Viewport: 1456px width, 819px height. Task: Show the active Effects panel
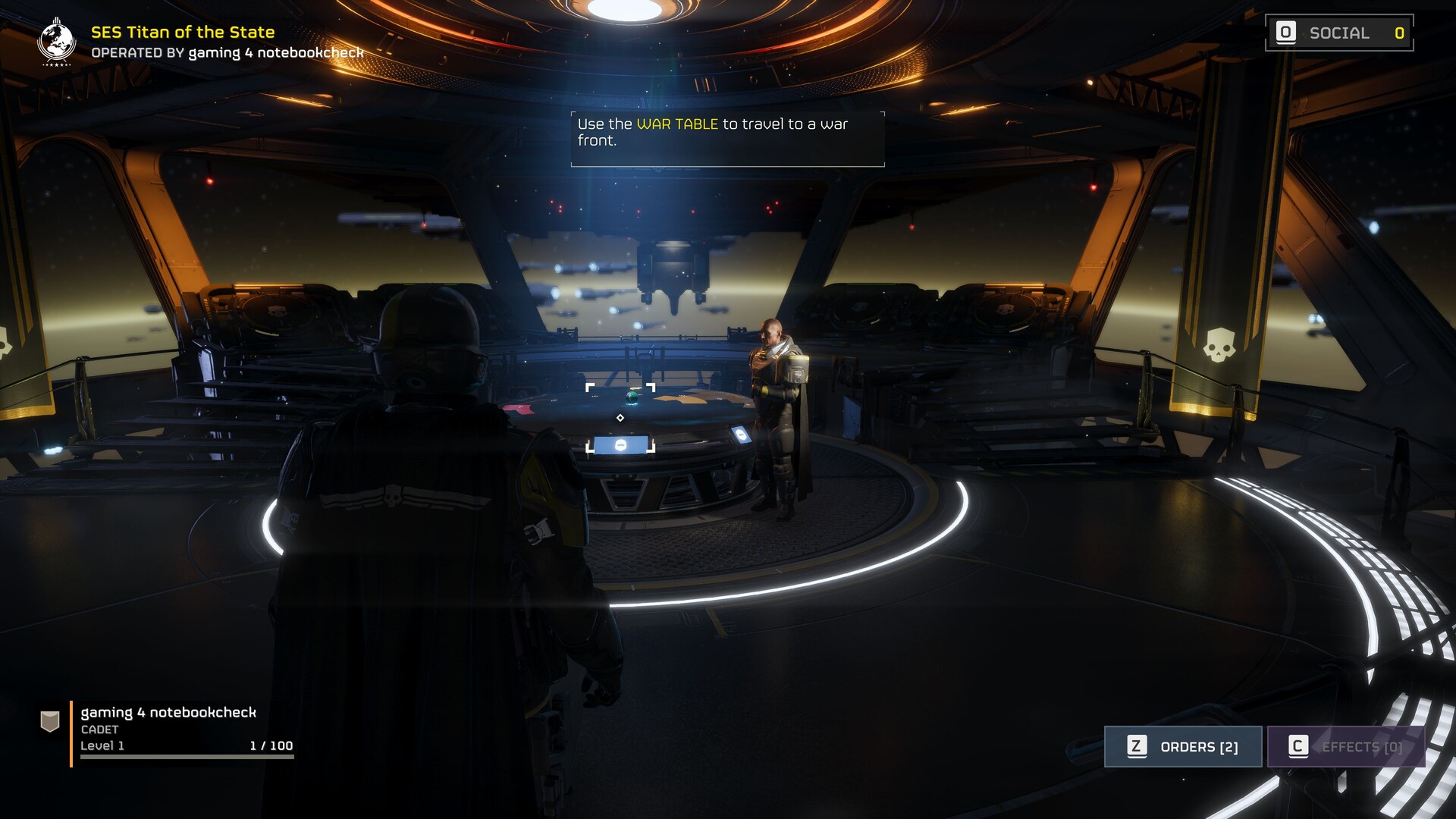tap(1346, 747)
